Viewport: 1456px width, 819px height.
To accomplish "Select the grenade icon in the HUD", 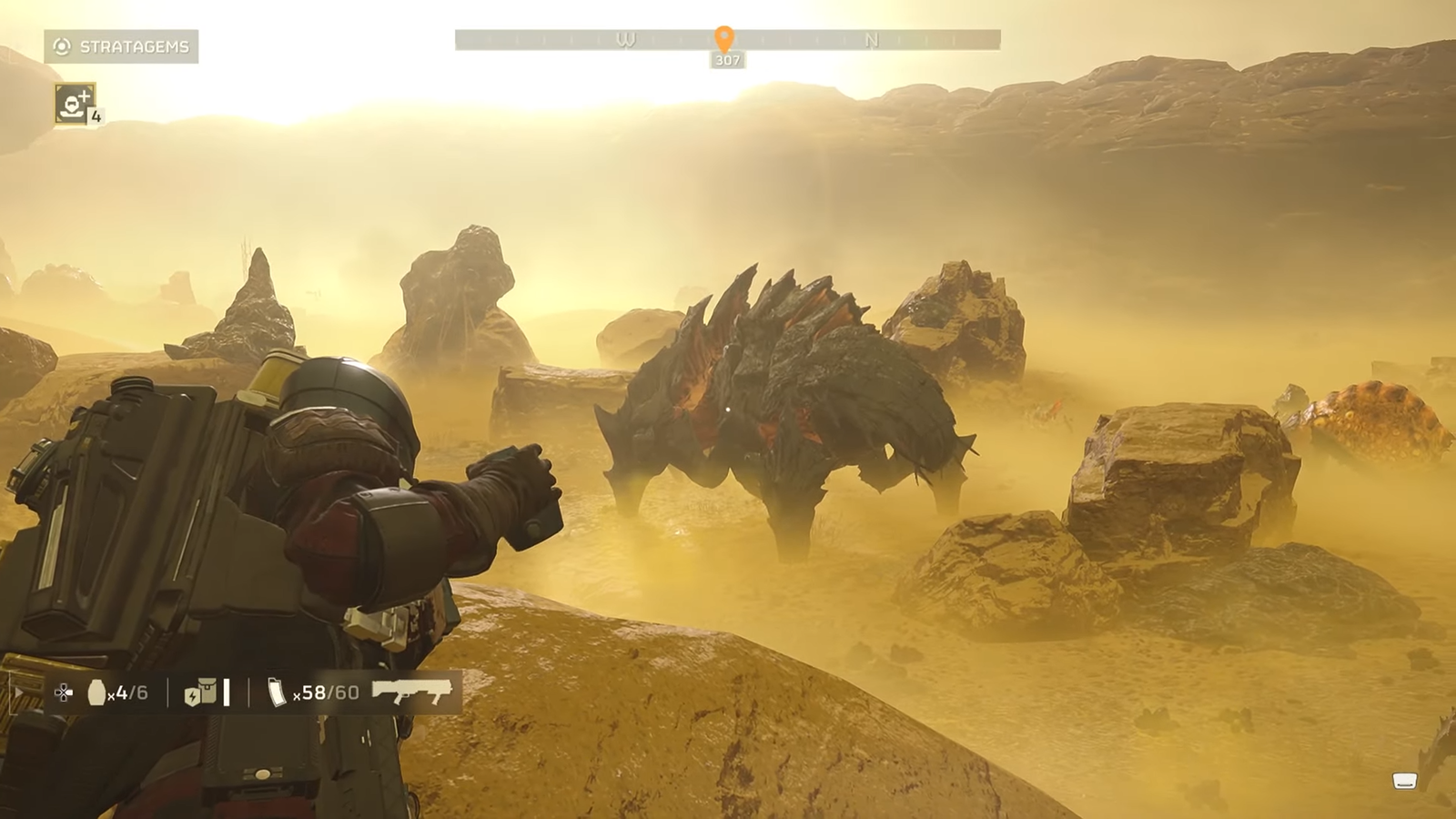I will pos(96,693).
